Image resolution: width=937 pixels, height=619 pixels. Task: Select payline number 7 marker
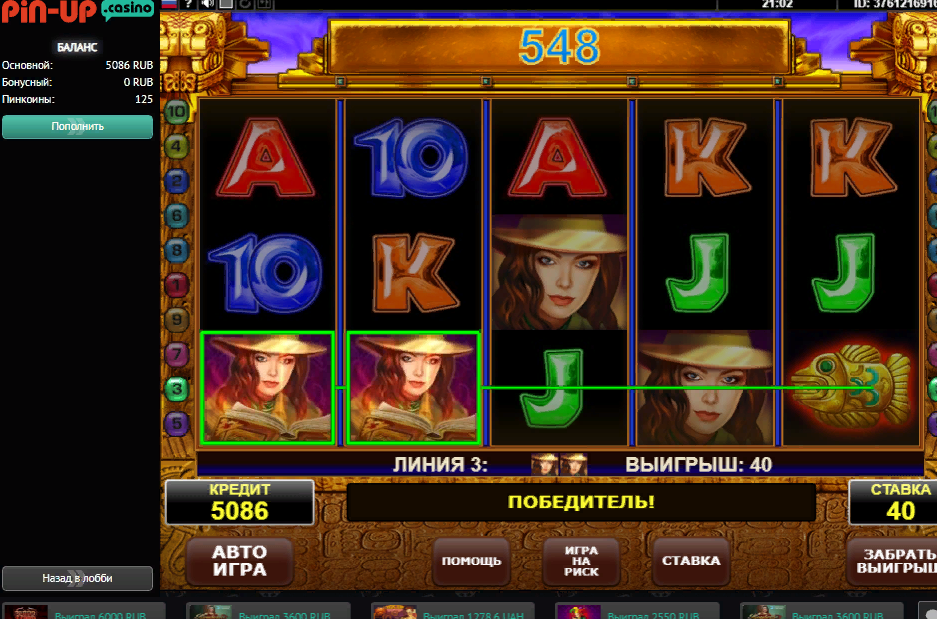[x=177, y=353]
